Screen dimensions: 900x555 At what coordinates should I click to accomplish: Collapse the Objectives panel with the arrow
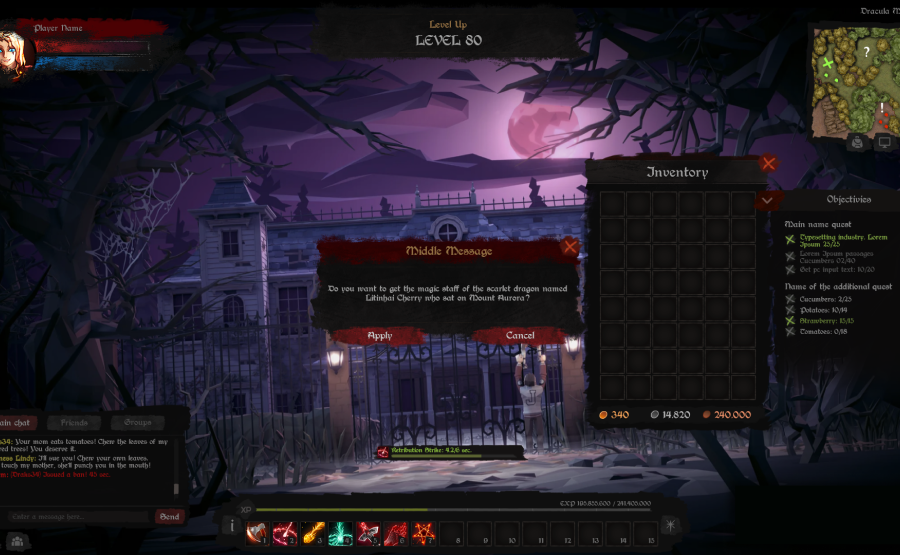[767, 200]
